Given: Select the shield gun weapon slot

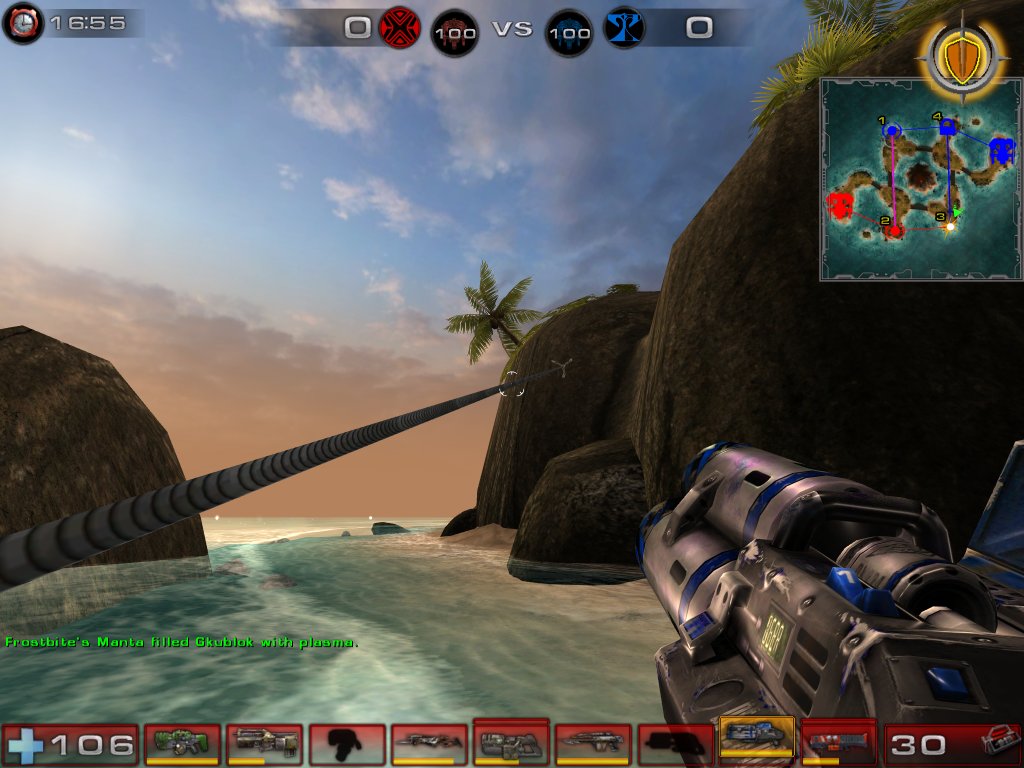Looking at the screenshot, I should (x=183, y=744).
